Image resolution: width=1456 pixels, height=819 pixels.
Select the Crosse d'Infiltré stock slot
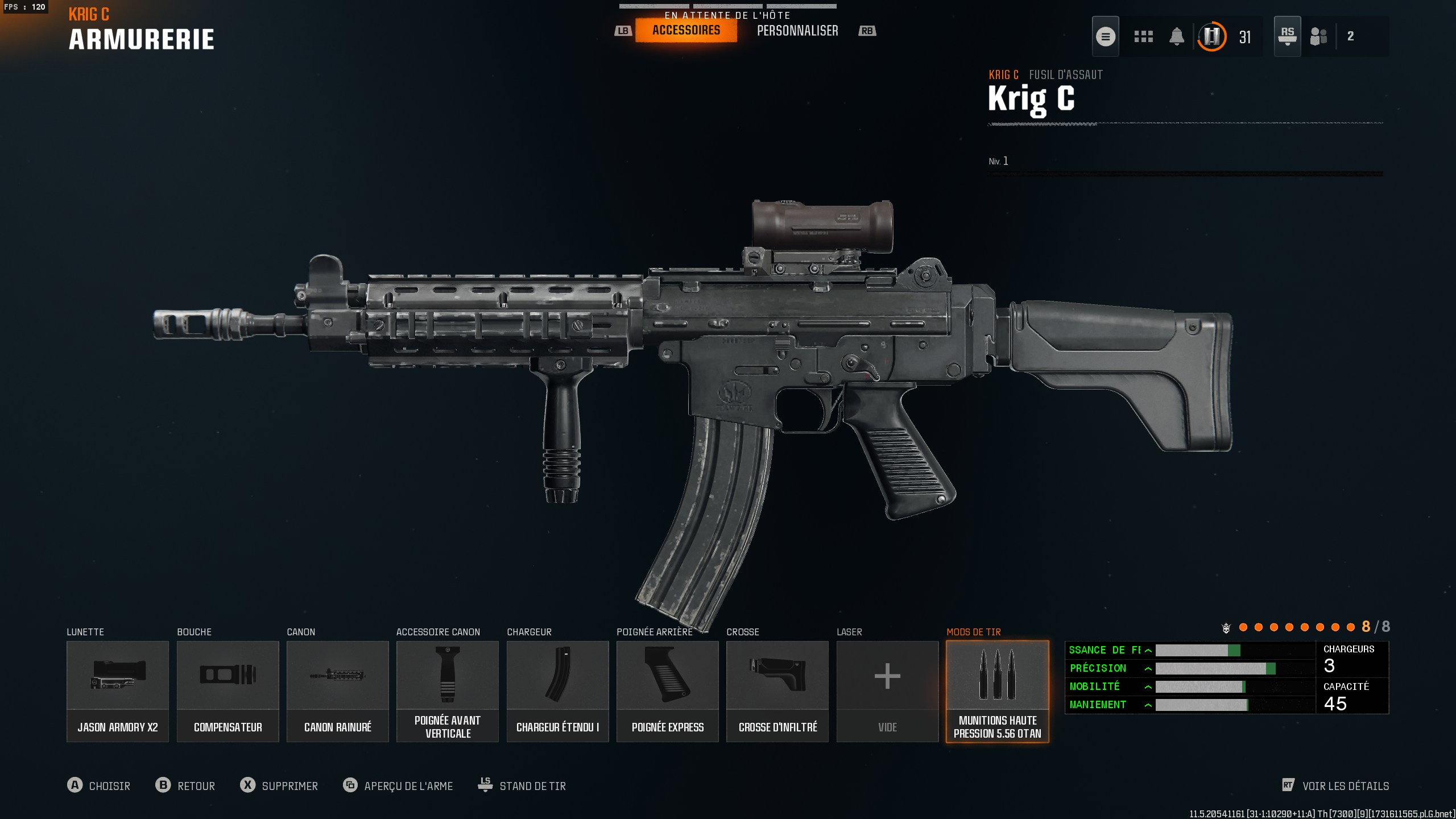777,691
